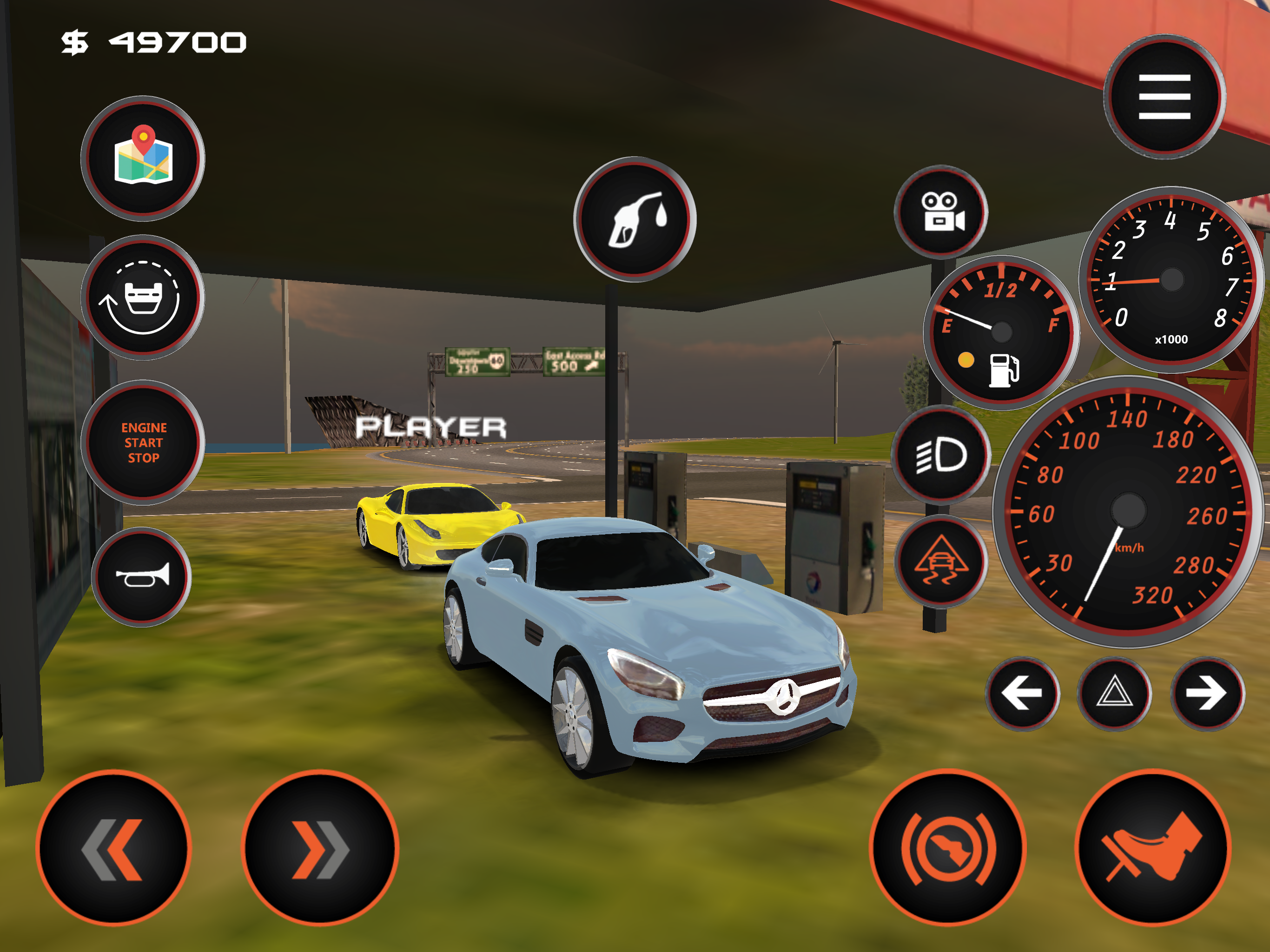The height and width of the screenshot is (952, 1270).
Task: Steer right with the double-chevron button
Action: tap(320, 848)
